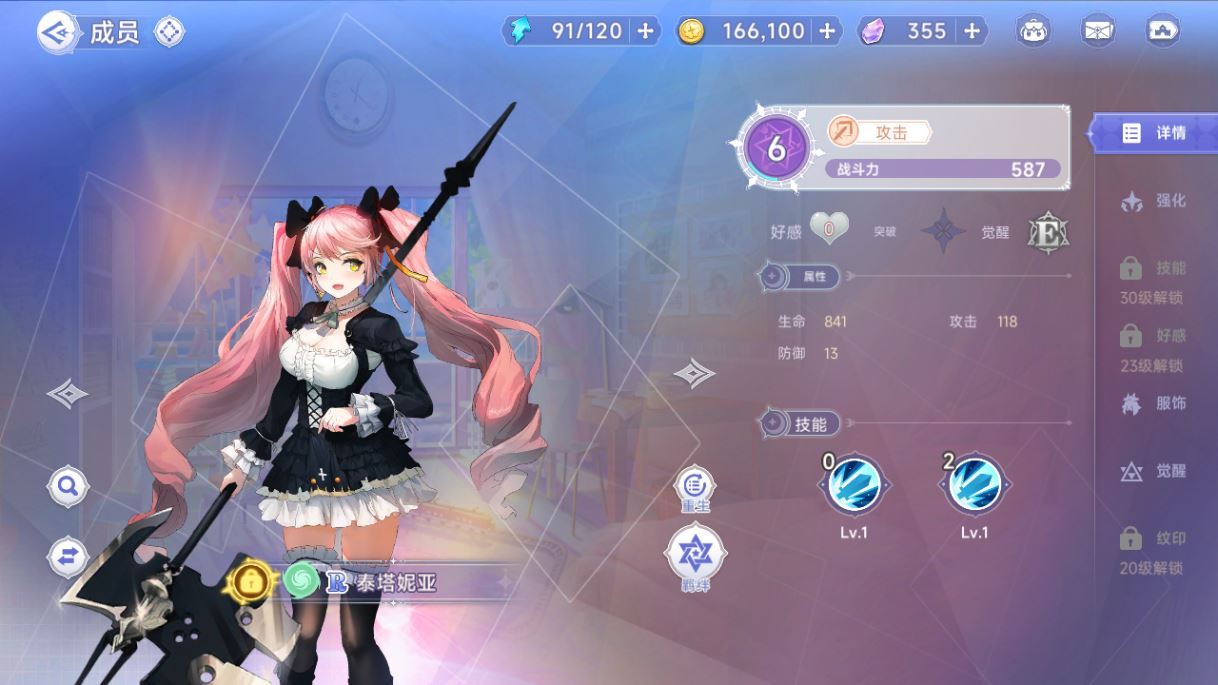Viewport: 1218px width, 685px height.
Task: Open the 重生 rebirth button
Action: pos(694,487)
